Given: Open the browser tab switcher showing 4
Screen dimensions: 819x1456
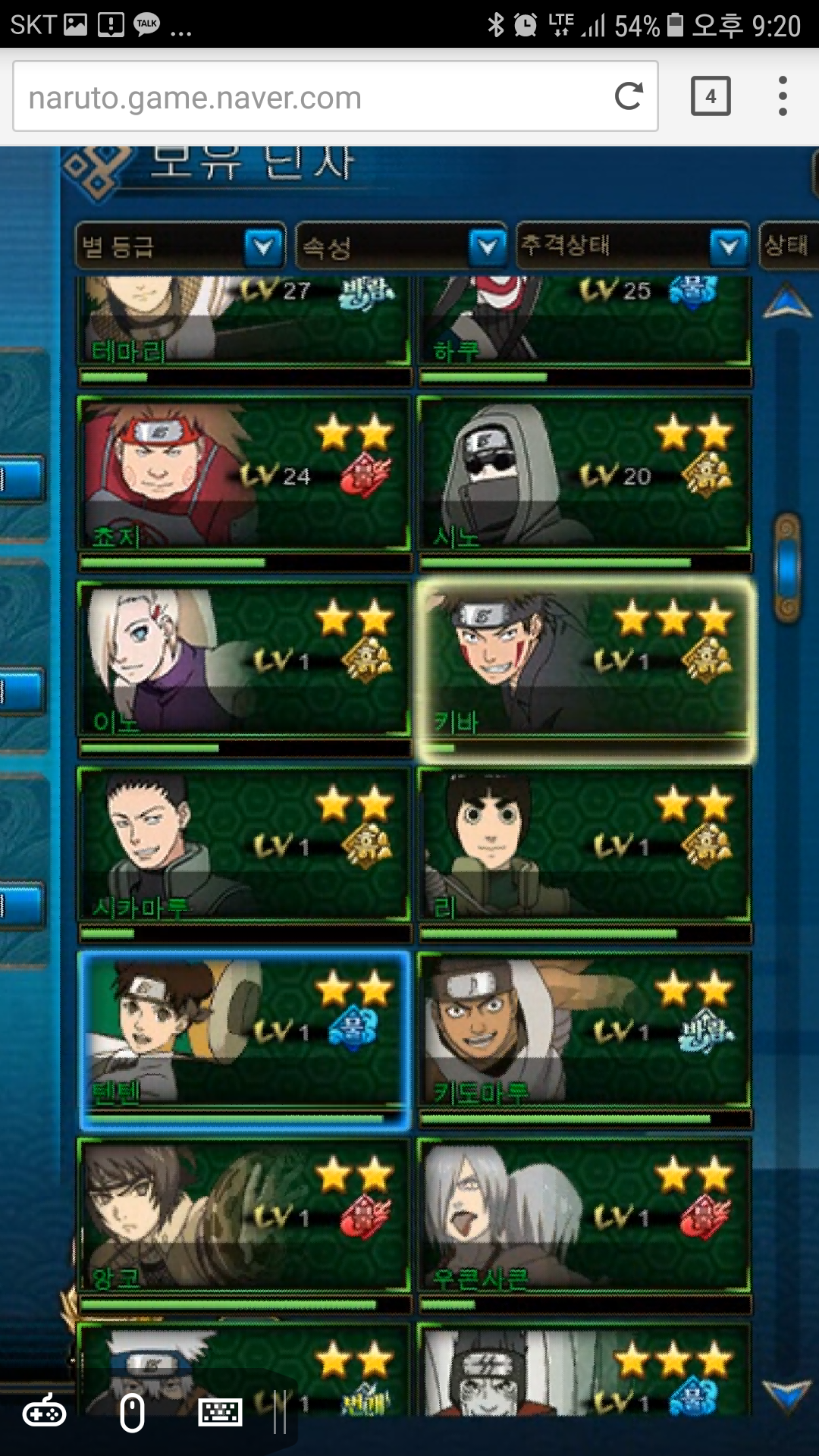Looking at the screenshot, I should (x=711, y=96).
